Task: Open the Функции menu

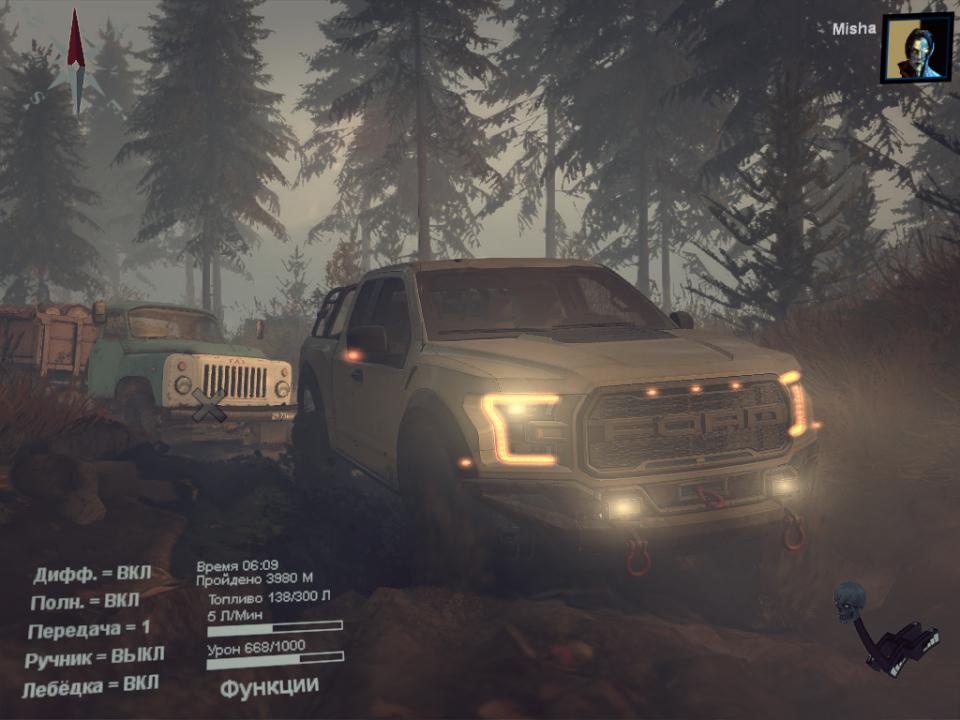Action: tap(269, 687)
